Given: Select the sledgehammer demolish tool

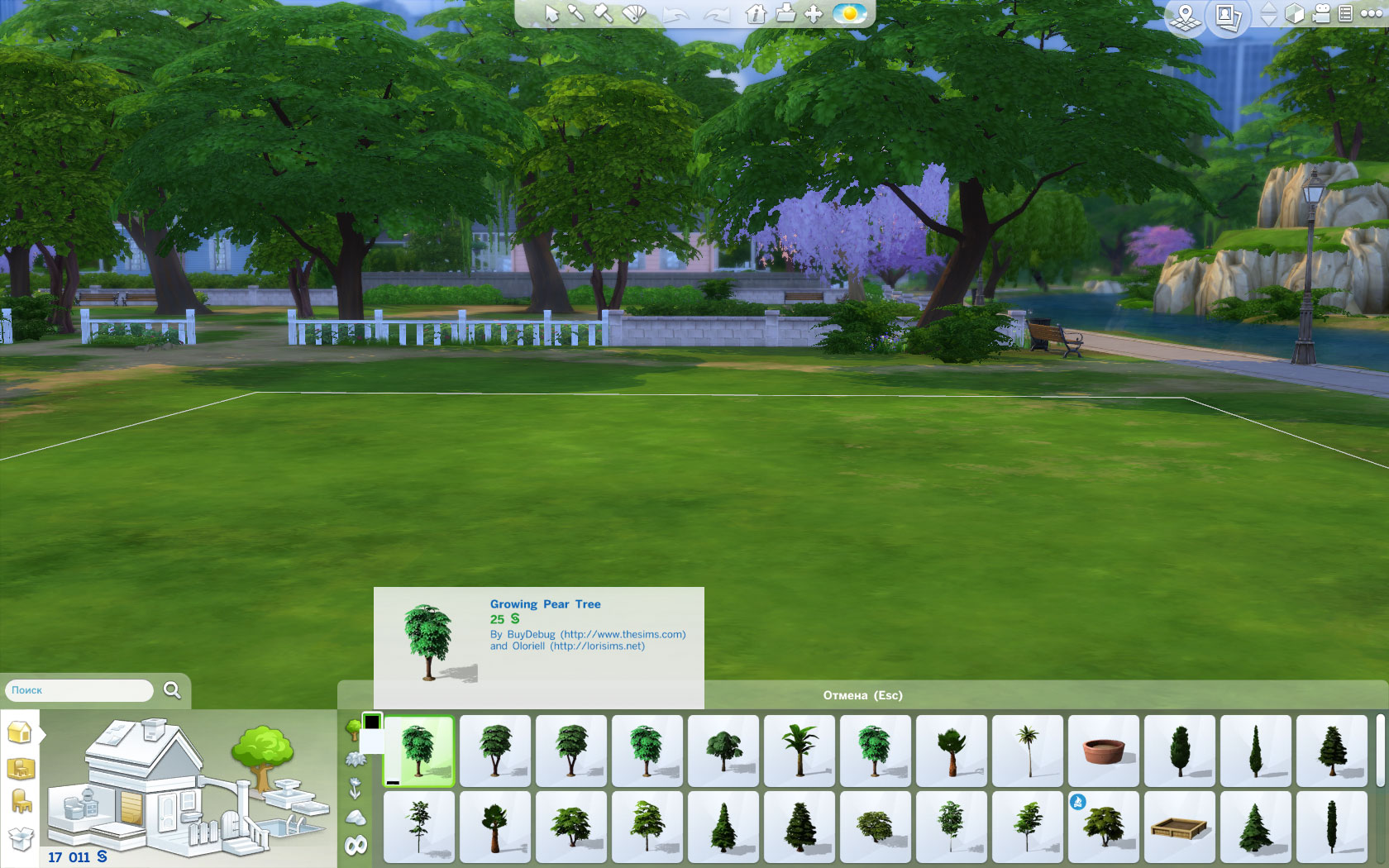Looking at the screenshot, I should click(603, 13).
